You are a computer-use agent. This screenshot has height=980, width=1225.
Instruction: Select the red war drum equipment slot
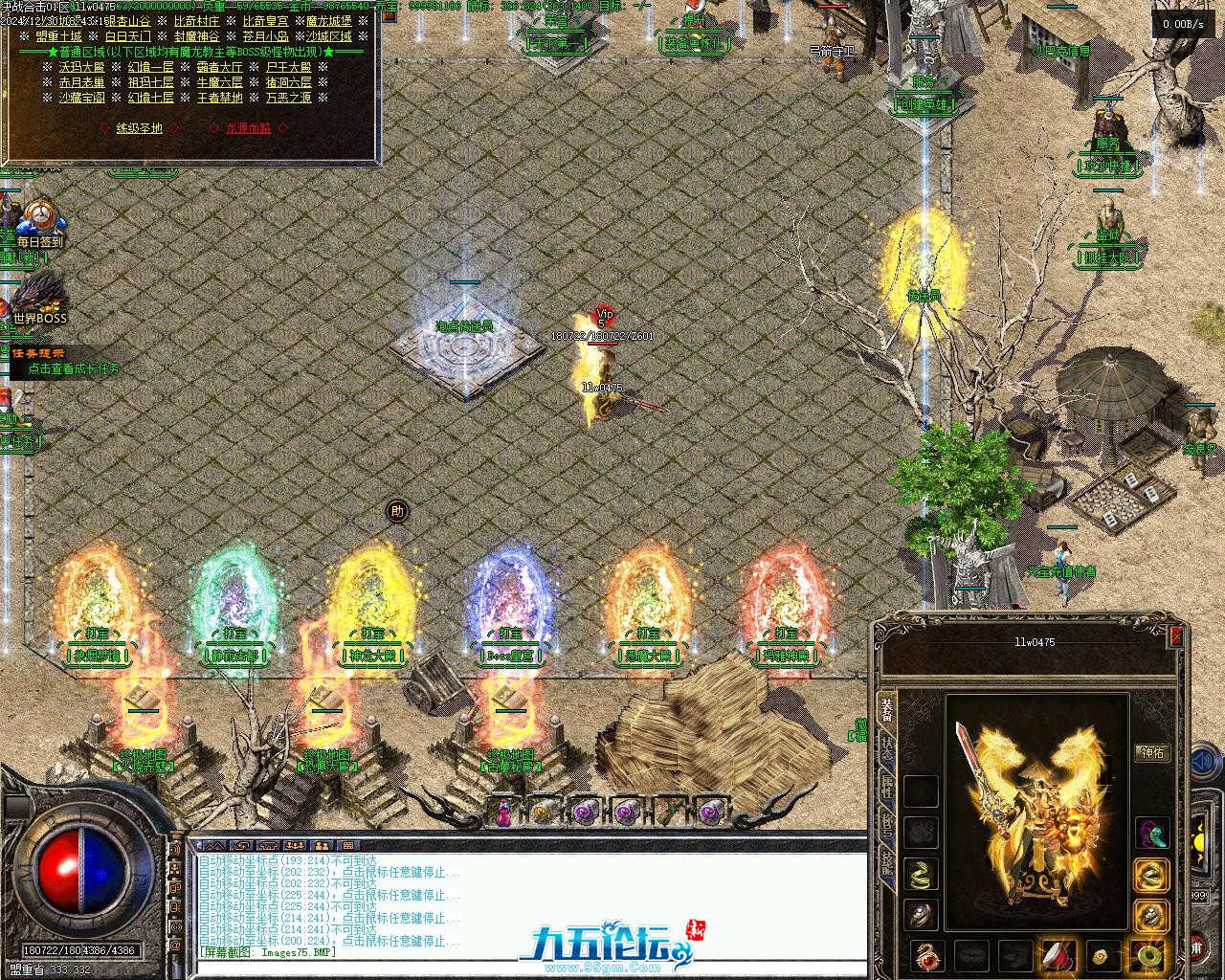click(x=1058, y=954)
